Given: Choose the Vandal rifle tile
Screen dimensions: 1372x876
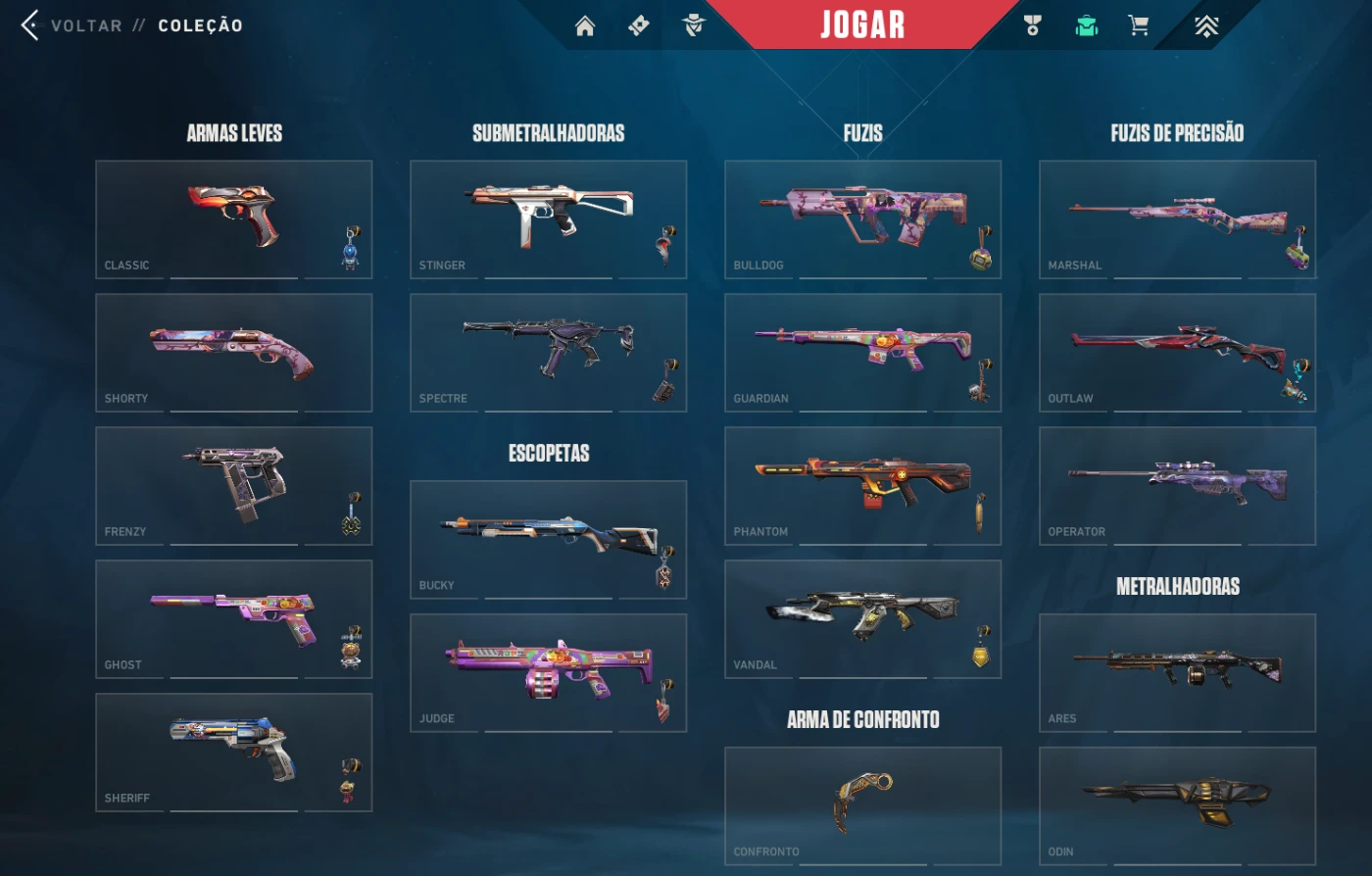Looking at the screenshot, I should coord(862,618).
